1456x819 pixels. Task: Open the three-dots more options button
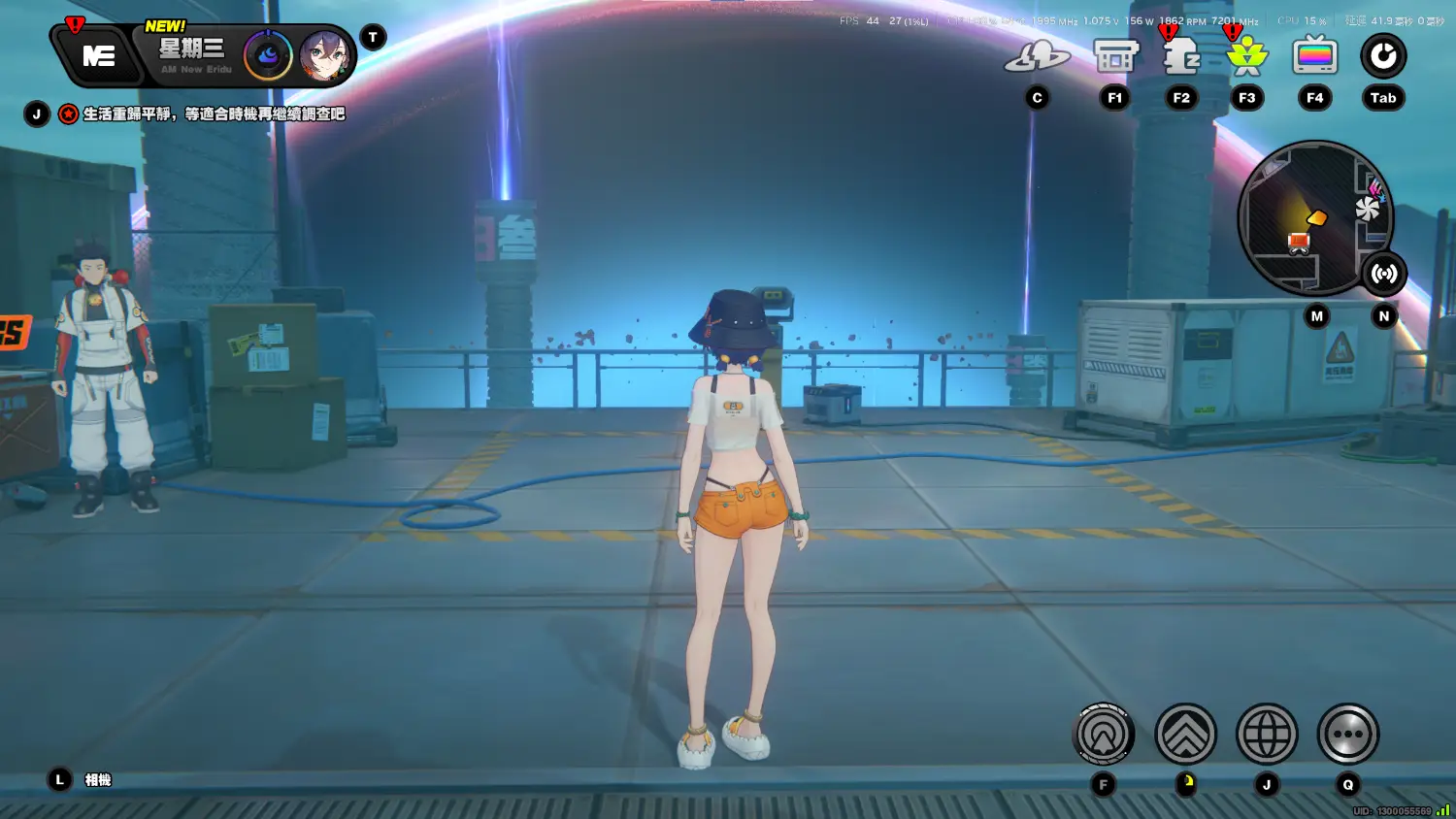tap(1347, 734)
